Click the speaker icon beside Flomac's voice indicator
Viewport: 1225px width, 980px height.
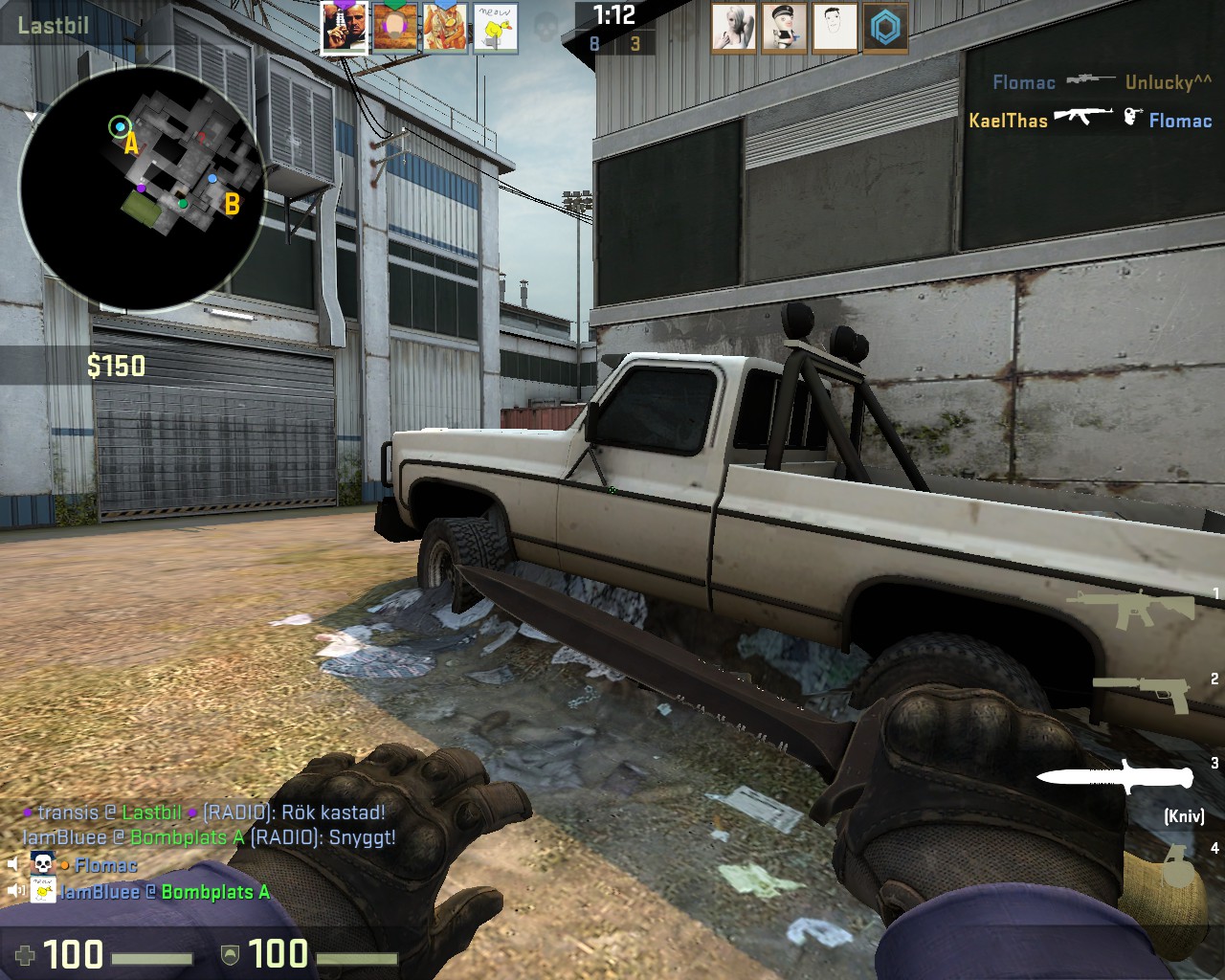[13, 865]
